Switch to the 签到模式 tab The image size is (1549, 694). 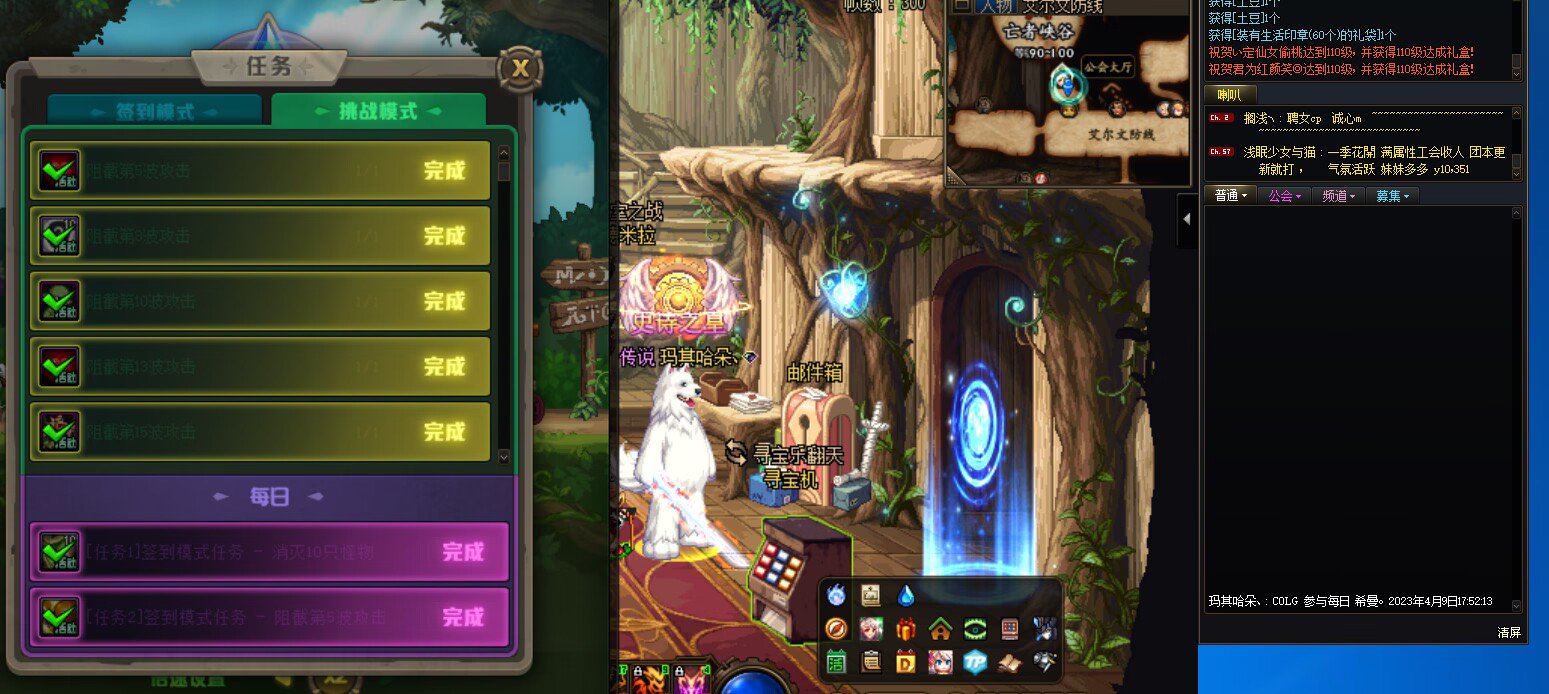click(155, 111)
